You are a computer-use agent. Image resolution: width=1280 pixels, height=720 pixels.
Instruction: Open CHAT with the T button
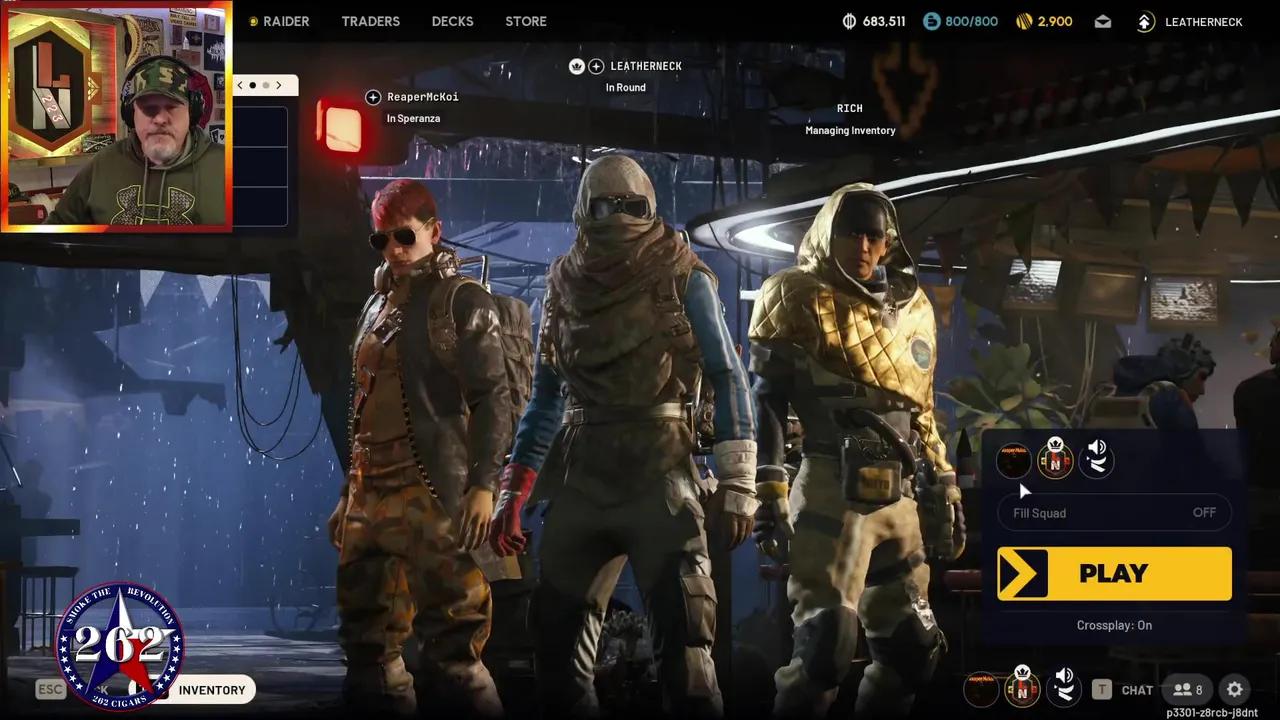(1103, 690)
